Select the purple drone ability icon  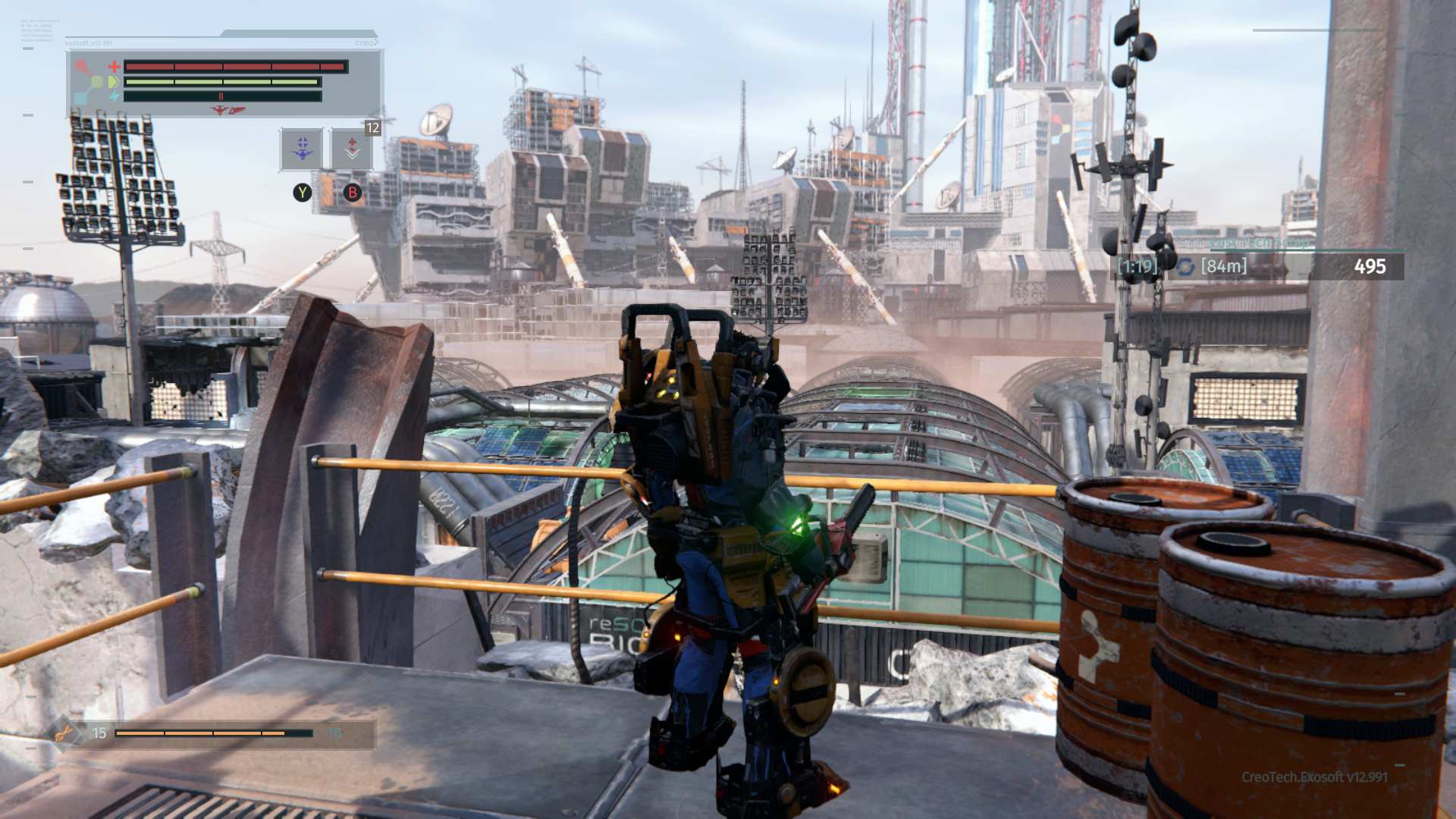point(302,149)
